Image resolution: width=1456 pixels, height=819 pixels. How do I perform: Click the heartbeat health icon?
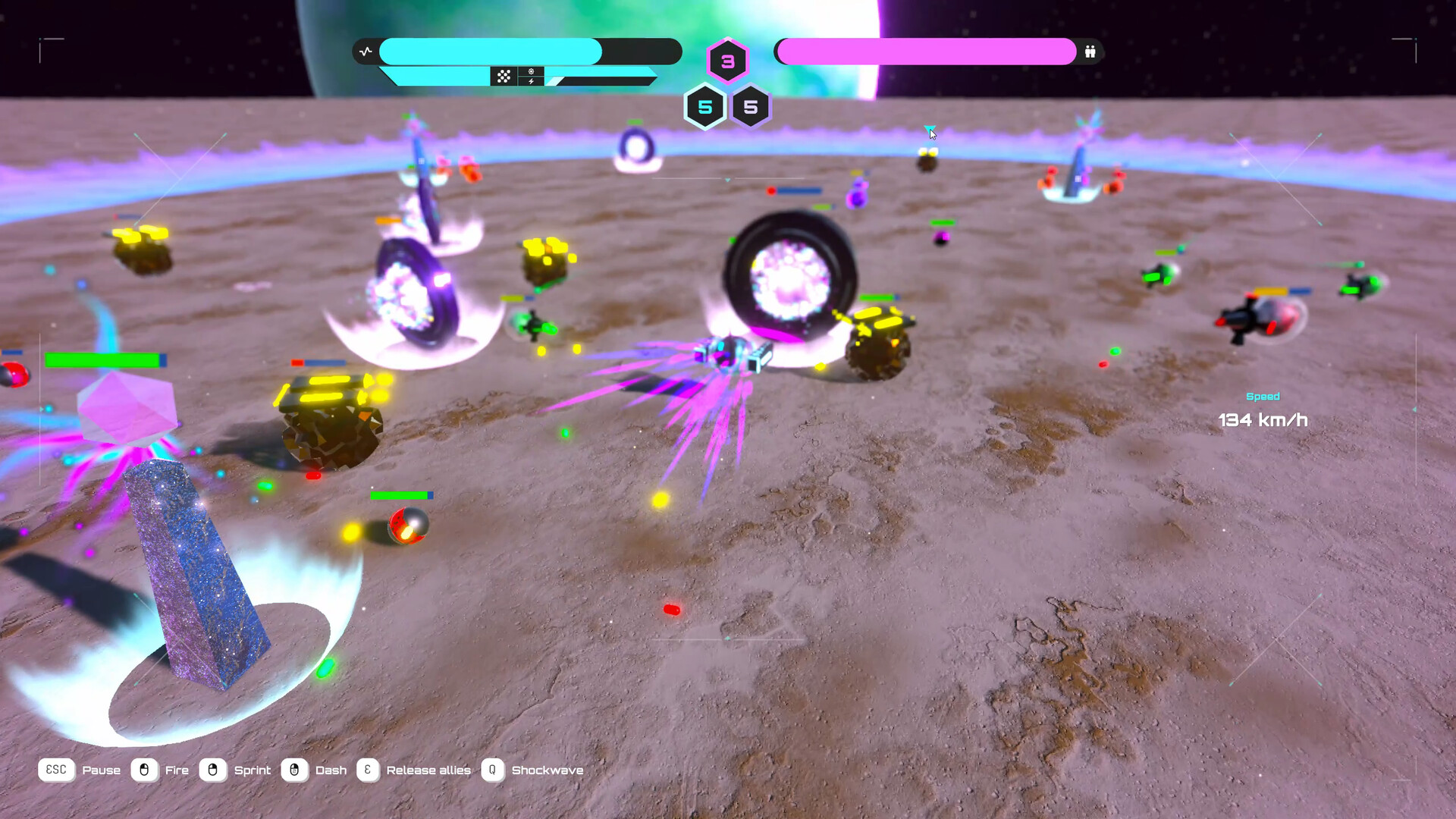coord(366,50)
